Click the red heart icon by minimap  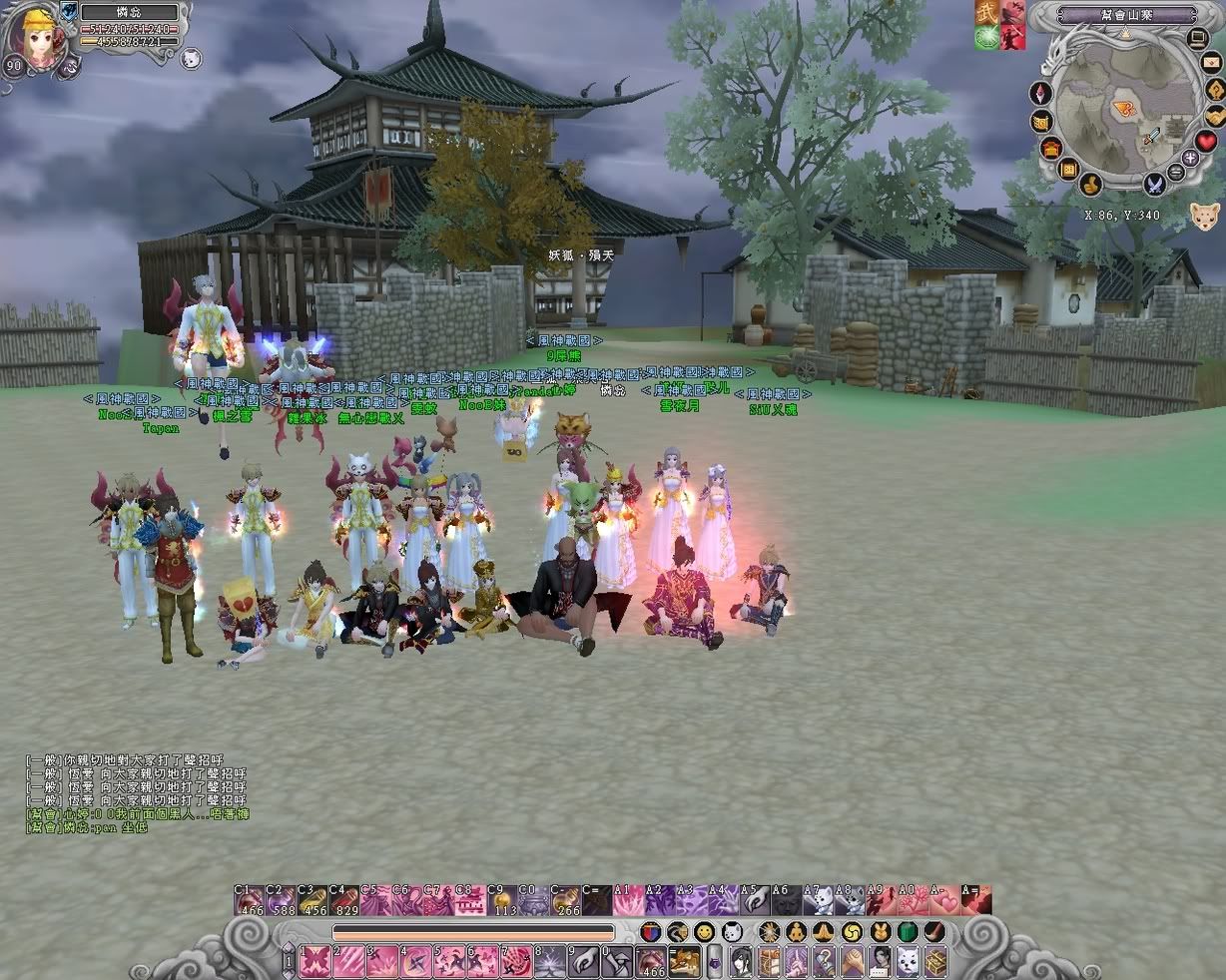[x=1206, y=142]
